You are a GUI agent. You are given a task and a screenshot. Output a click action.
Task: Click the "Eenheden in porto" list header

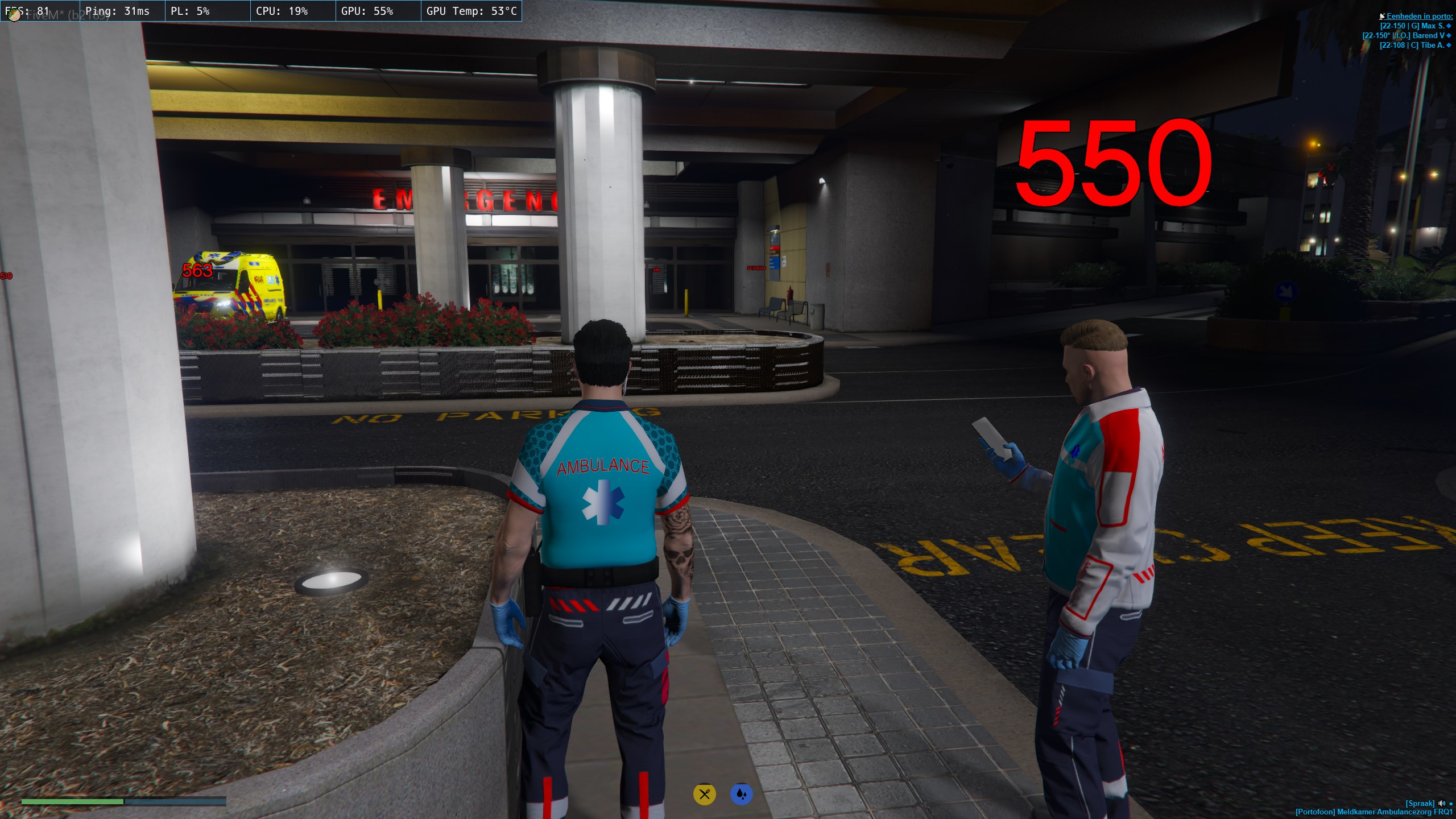pos(1419,16)
